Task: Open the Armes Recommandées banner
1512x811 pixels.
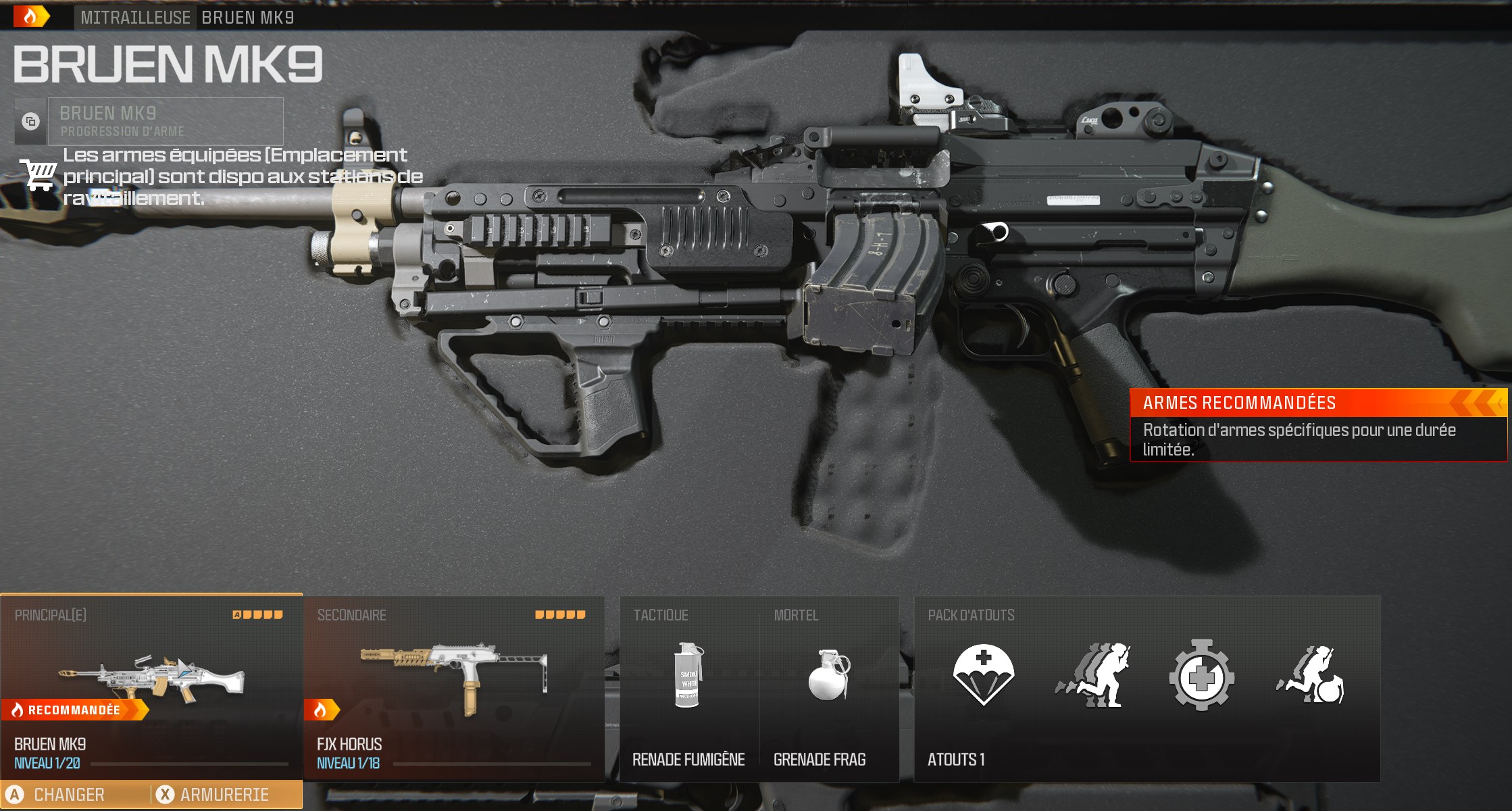Action: pos(1317,424)
